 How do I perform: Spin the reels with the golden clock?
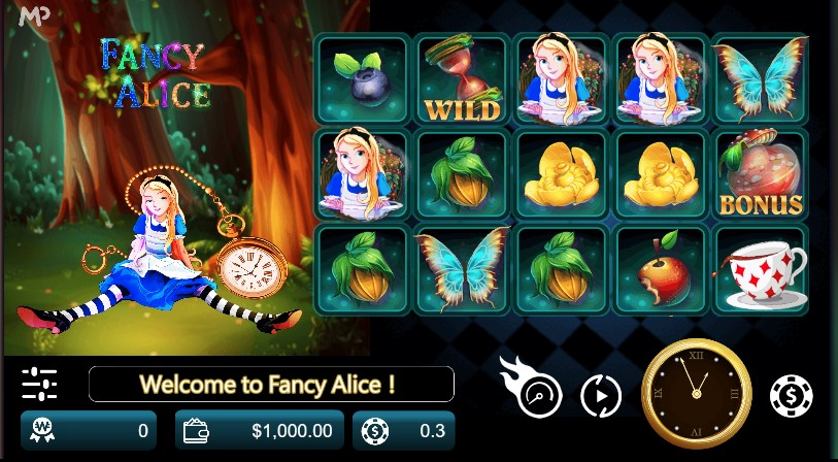point(696,395)
